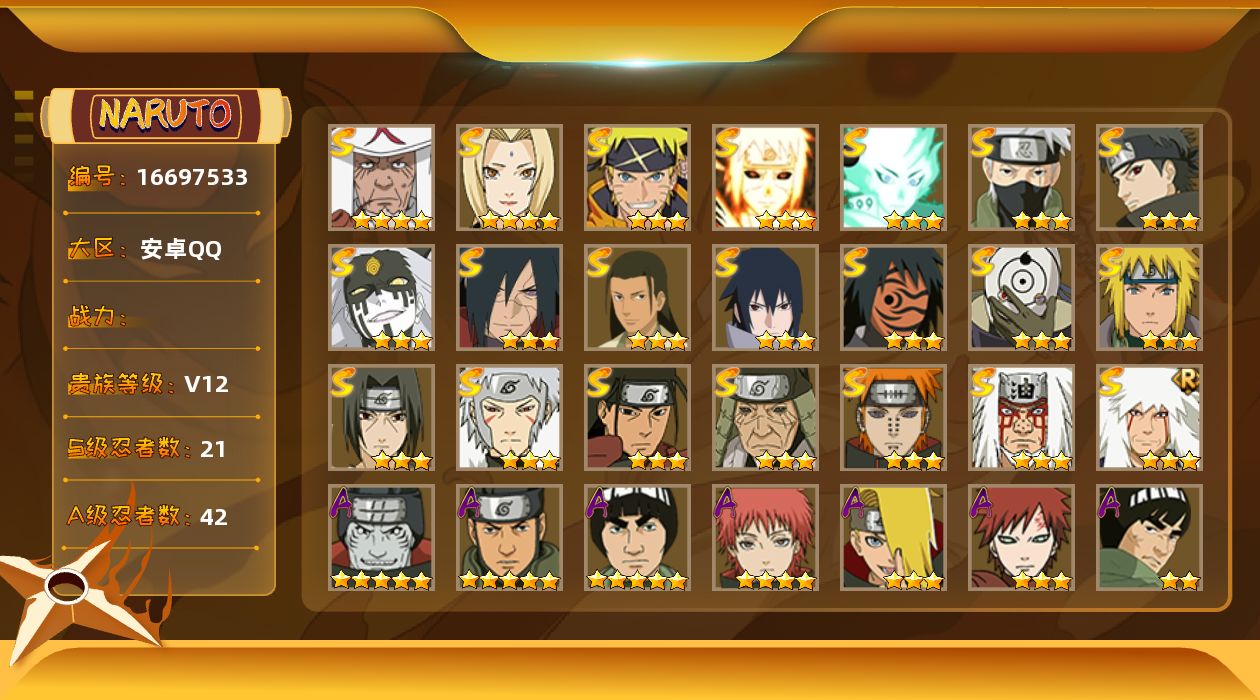Select the Tsunade ninja portrait
The height and width of the screenshot is (700, 1260).
coord(509,177)
